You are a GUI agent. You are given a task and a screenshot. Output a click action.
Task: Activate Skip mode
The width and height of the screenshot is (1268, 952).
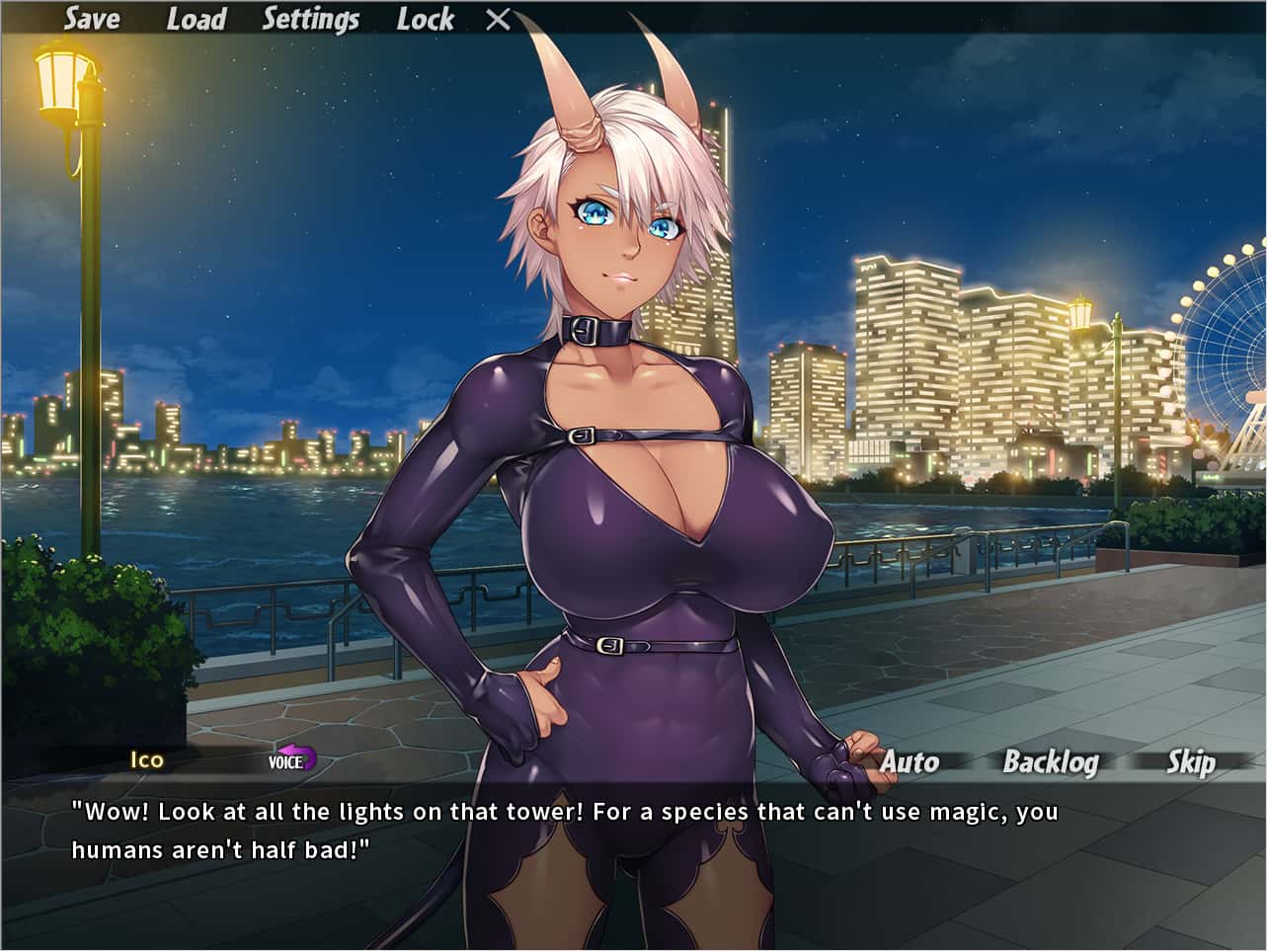(1193, 761)
